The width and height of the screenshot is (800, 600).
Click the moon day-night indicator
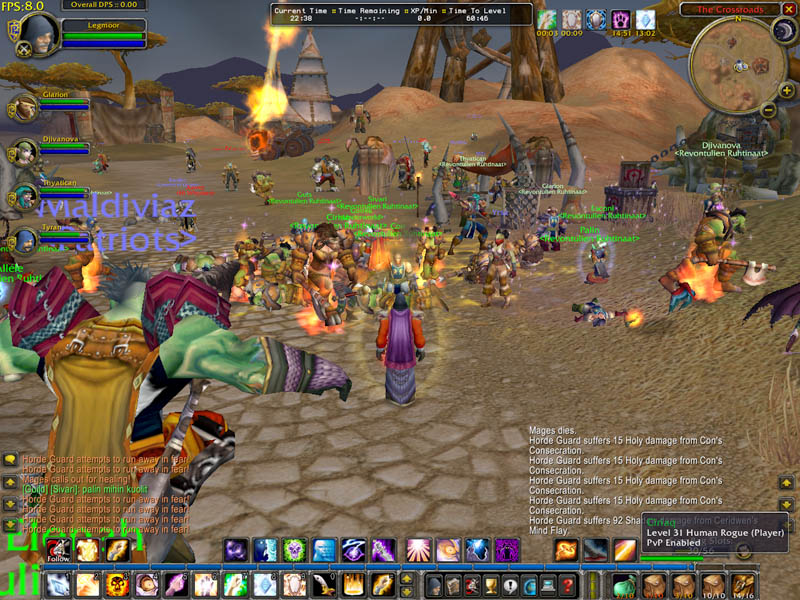coord(782,31)
